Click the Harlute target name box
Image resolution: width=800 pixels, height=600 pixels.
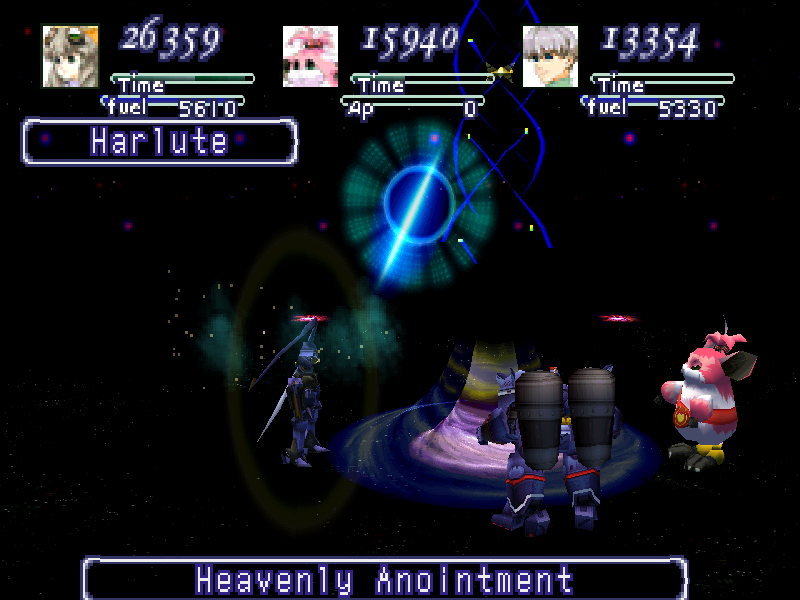click(x=160, y=142)
